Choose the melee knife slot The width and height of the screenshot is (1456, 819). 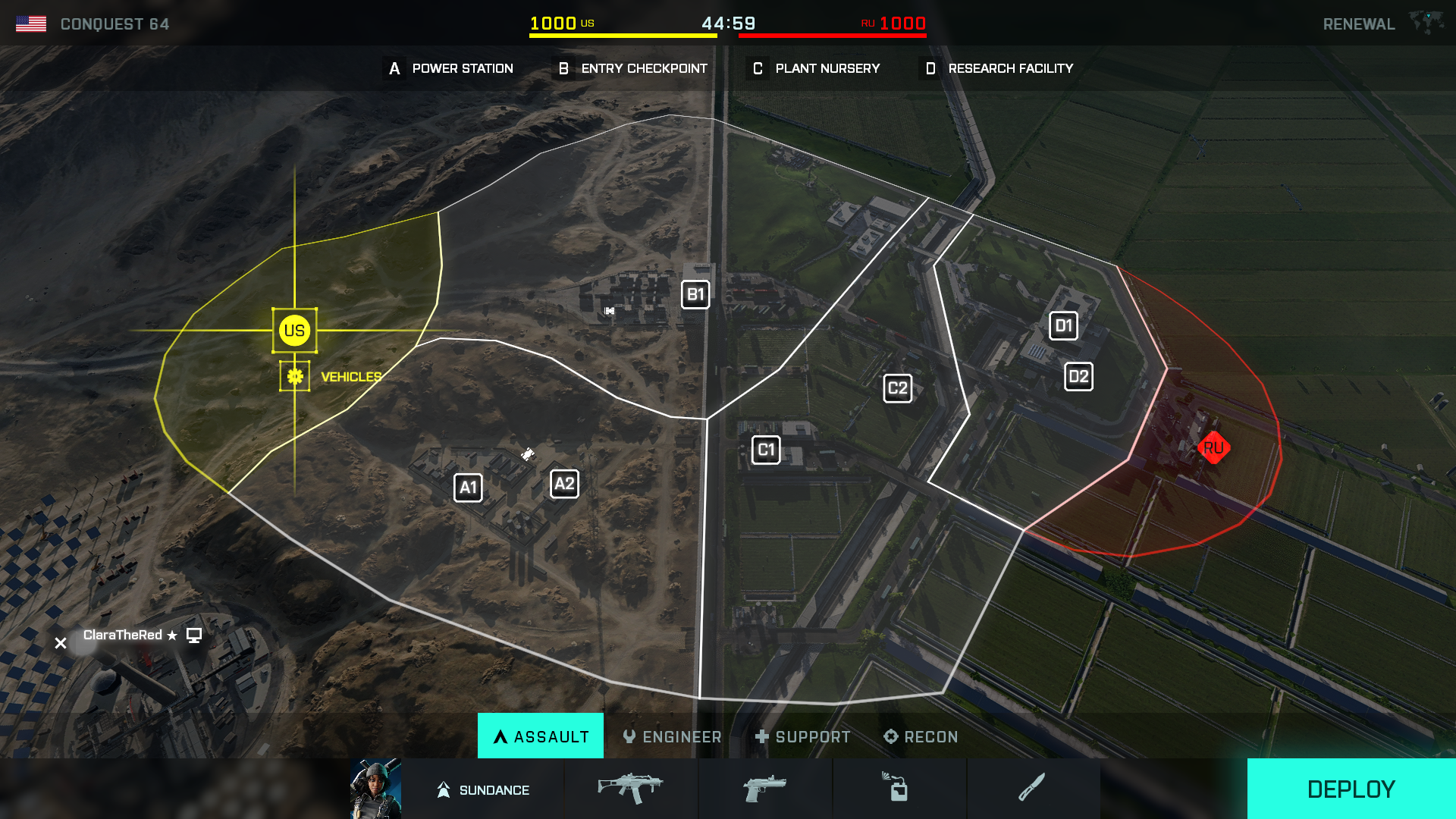[x=1032, y=789]
